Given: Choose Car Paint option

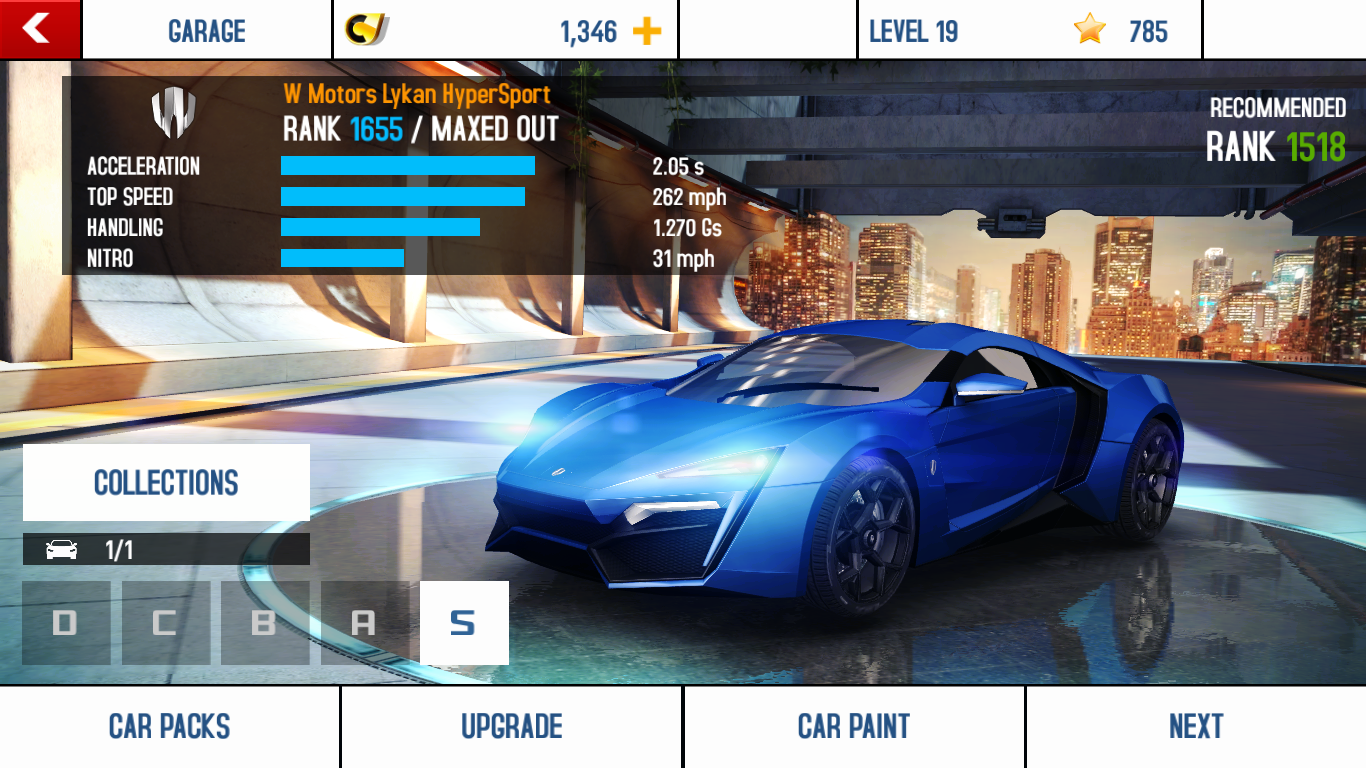Looking at the screenshot, I should (x=853, y=726).
